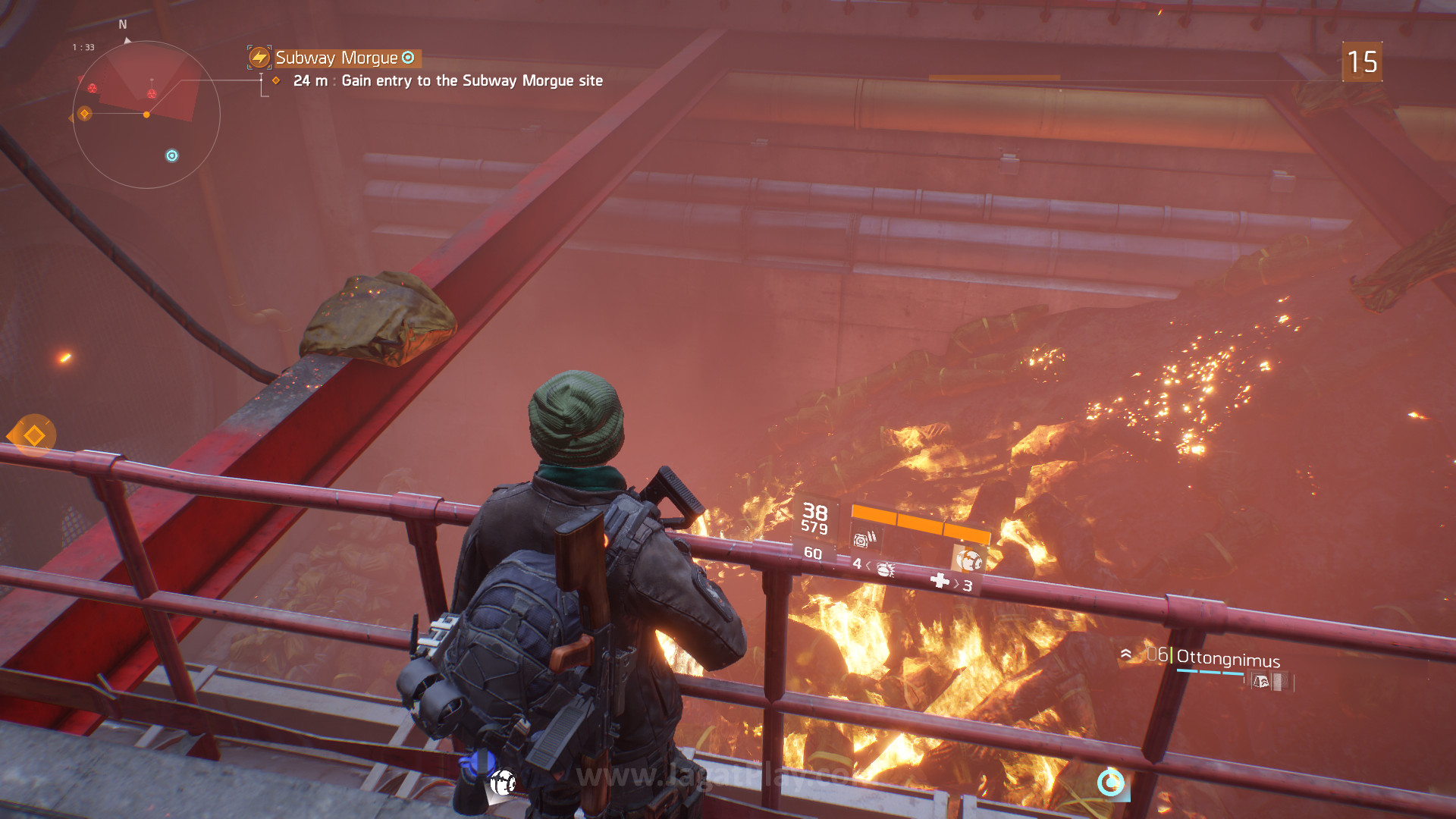Image resolution: width=1456 pixels, height=819 pixels.
Task: Open the circular minimap
Action: 146,115
